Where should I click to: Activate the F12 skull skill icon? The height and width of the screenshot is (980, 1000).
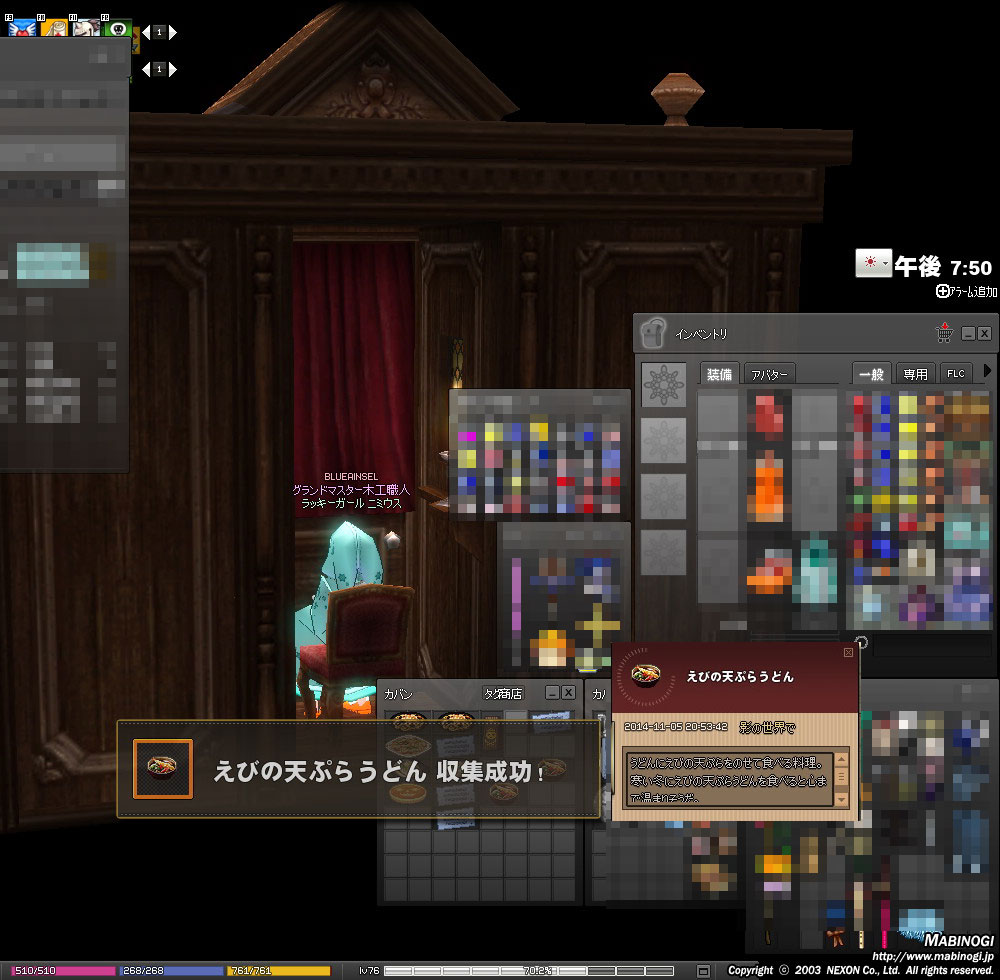tap(118, 28)
